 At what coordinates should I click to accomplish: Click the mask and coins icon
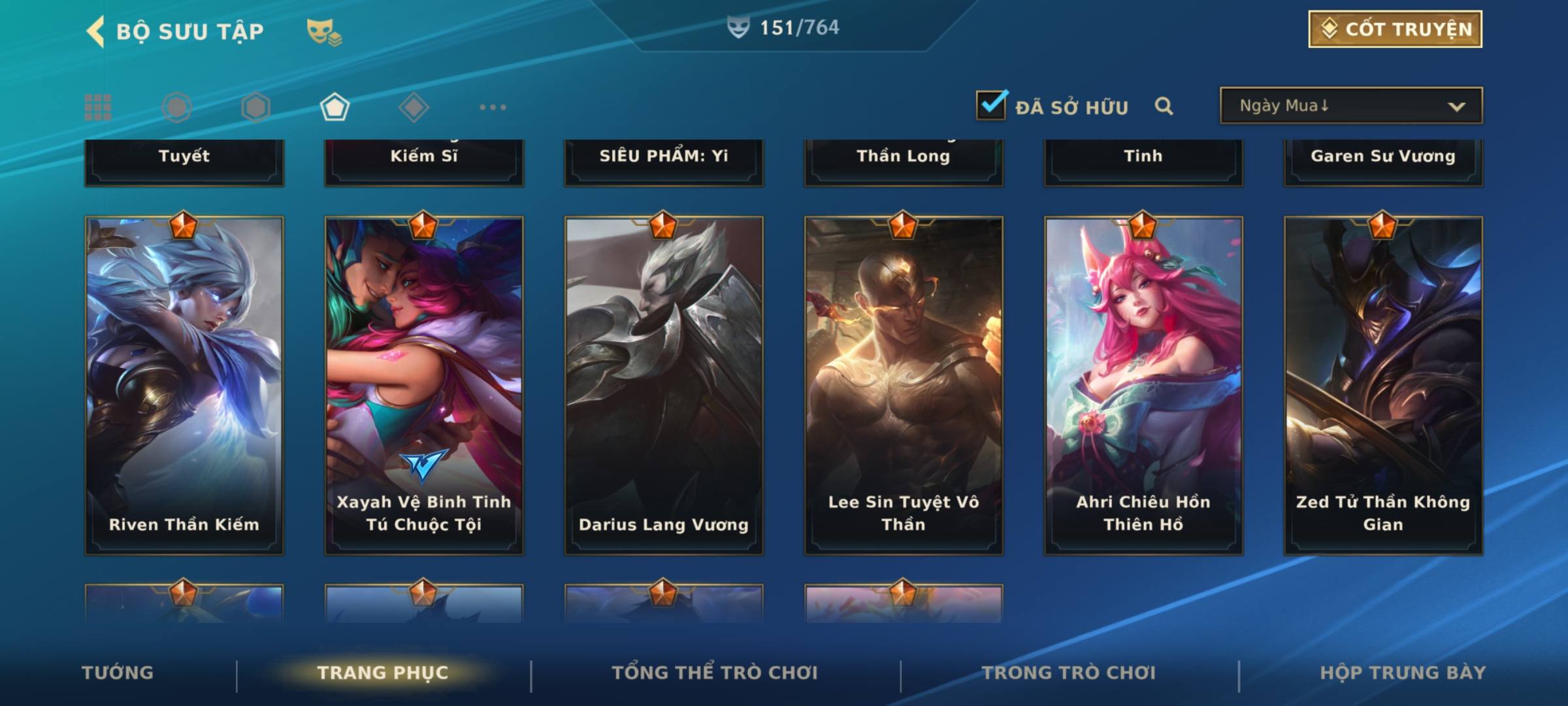click(323, 32)
